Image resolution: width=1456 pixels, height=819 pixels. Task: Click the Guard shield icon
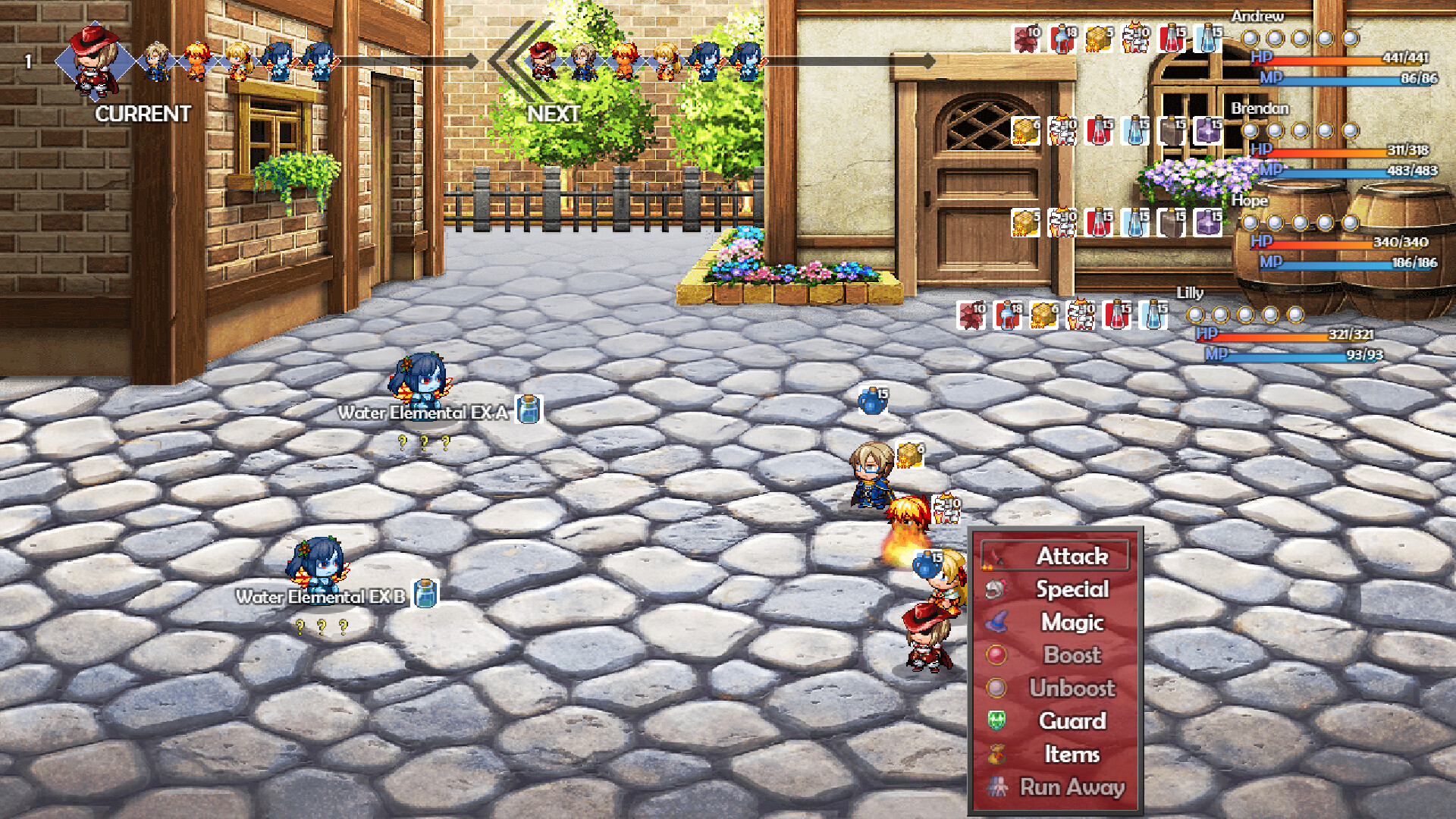pyautogui.click(x=996, y=719)
